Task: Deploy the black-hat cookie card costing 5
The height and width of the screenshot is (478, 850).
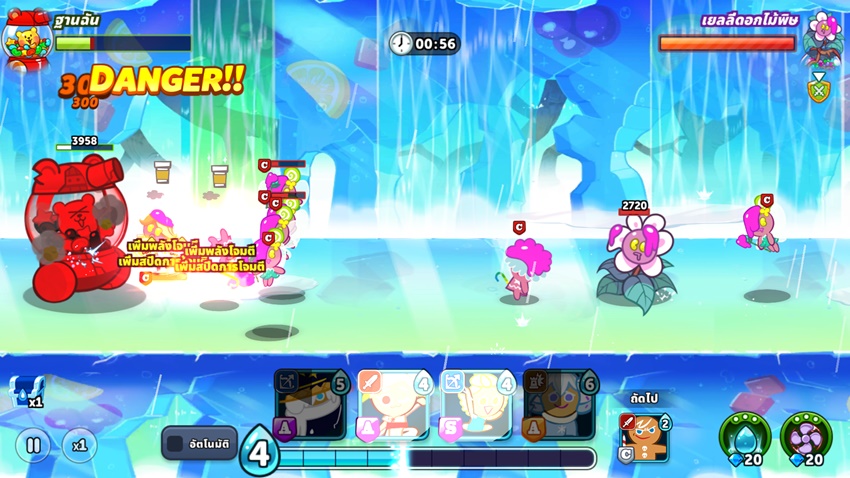Action: [x=310, y=405]
